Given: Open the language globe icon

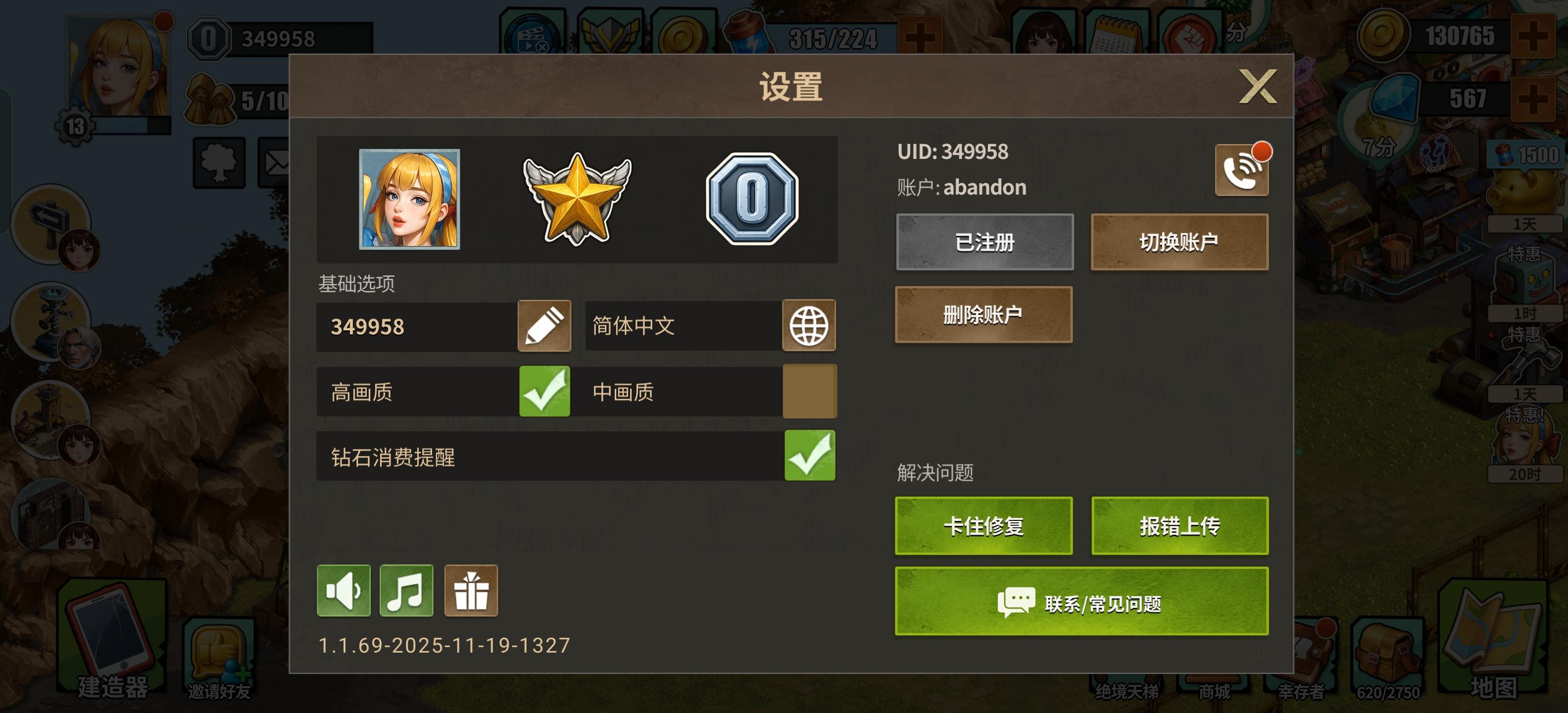Looking at the screenshot, I should coord(810,327).
